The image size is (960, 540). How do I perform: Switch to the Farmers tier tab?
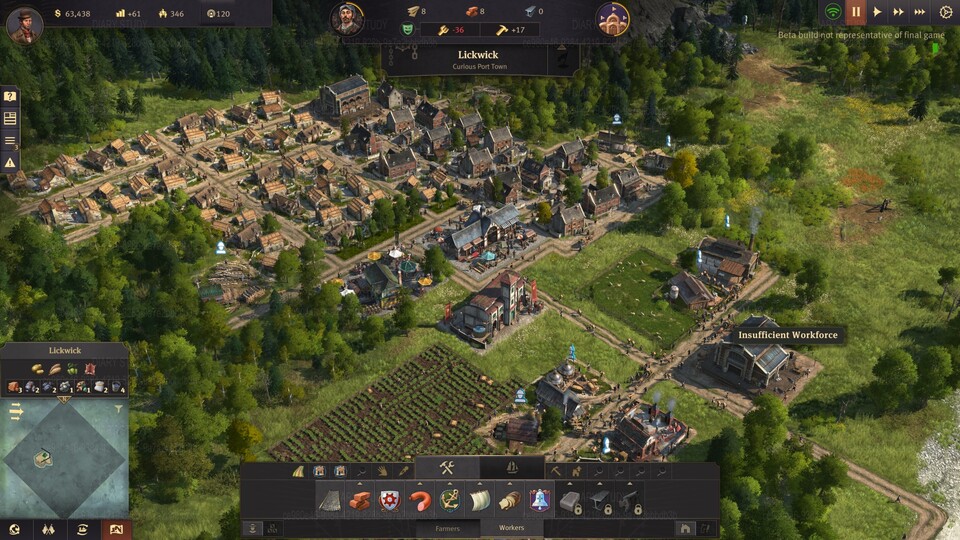coord(447,528)
